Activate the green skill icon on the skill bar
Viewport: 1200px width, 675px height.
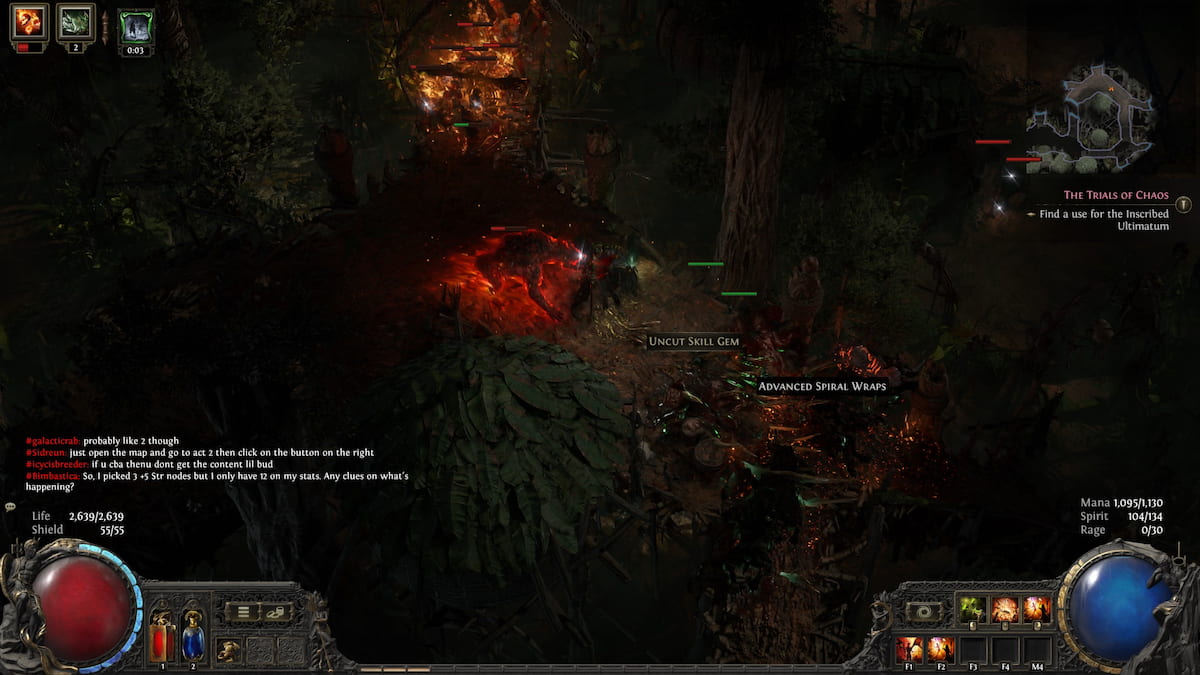(x=973, y=609)
